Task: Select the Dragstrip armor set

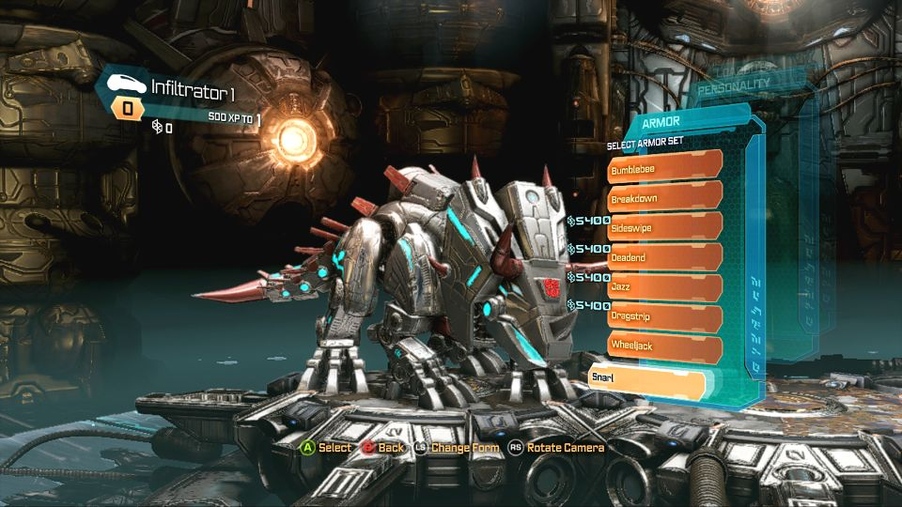Action: tap(665, 318)
